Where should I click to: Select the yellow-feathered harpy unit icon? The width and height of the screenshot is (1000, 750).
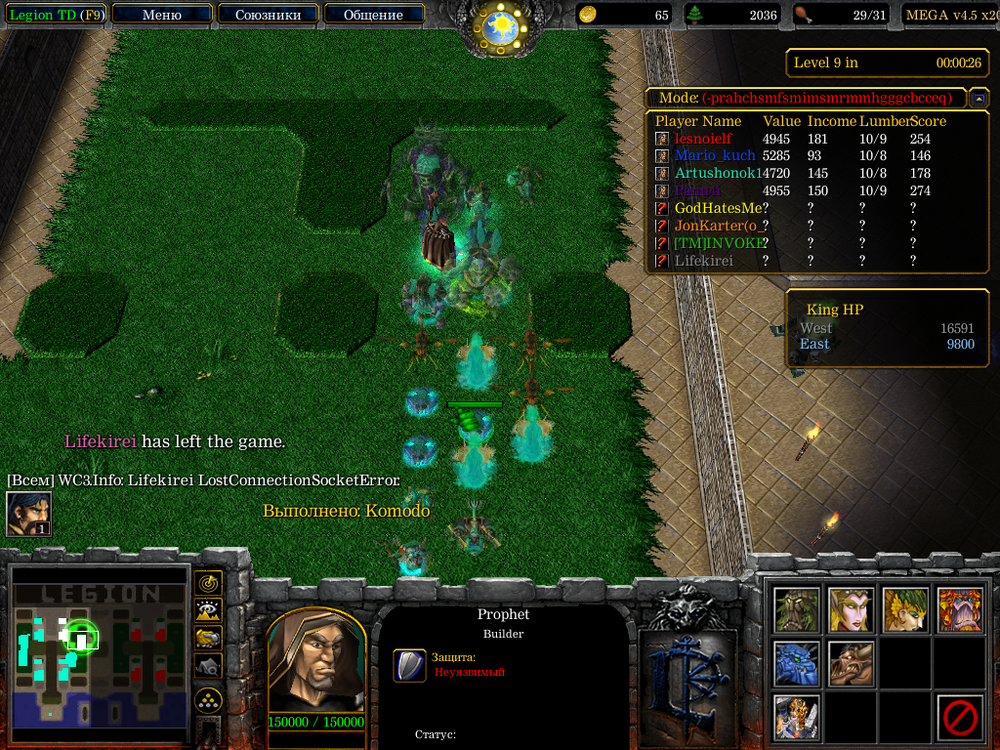[x=905, y=610]
